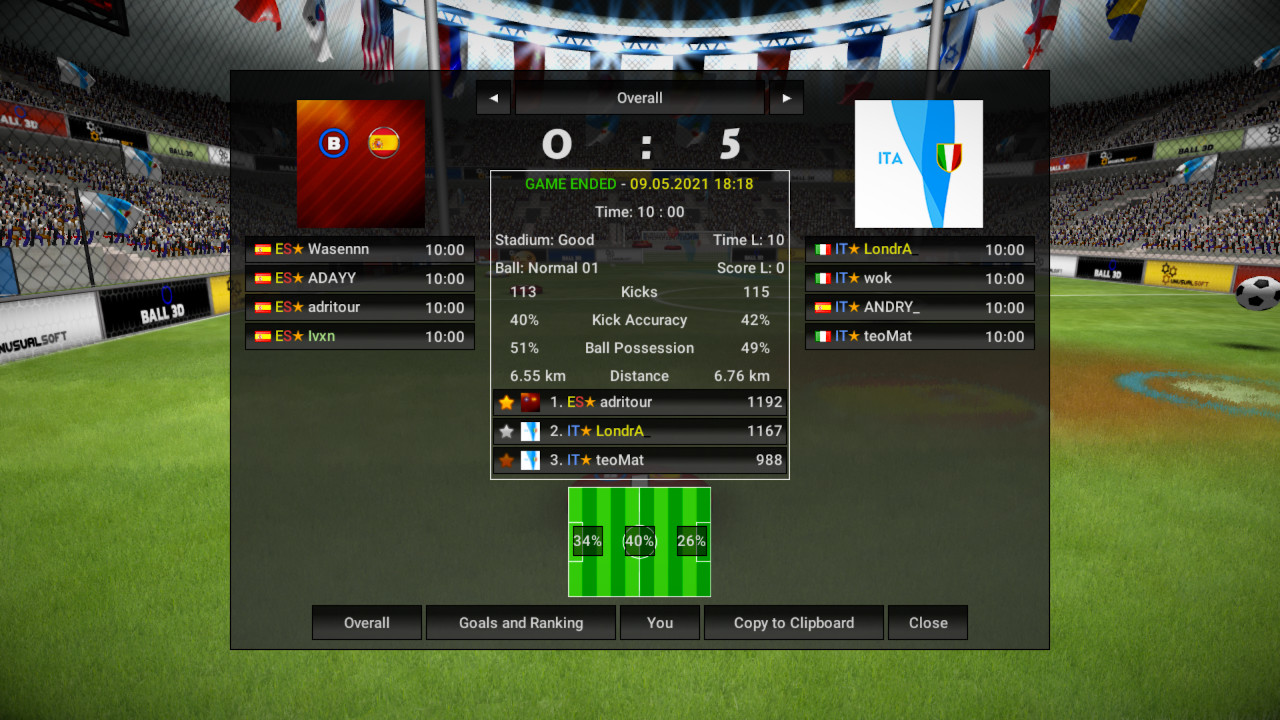Select ANDRY_ player row

(919, 308)
